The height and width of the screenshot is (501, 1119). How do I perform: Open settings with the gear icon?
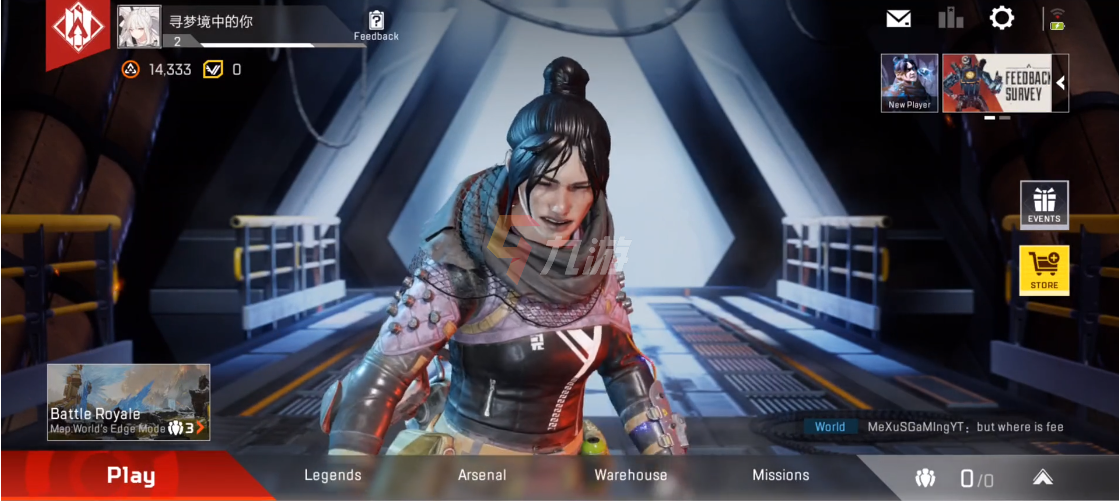pos(1001,18)
